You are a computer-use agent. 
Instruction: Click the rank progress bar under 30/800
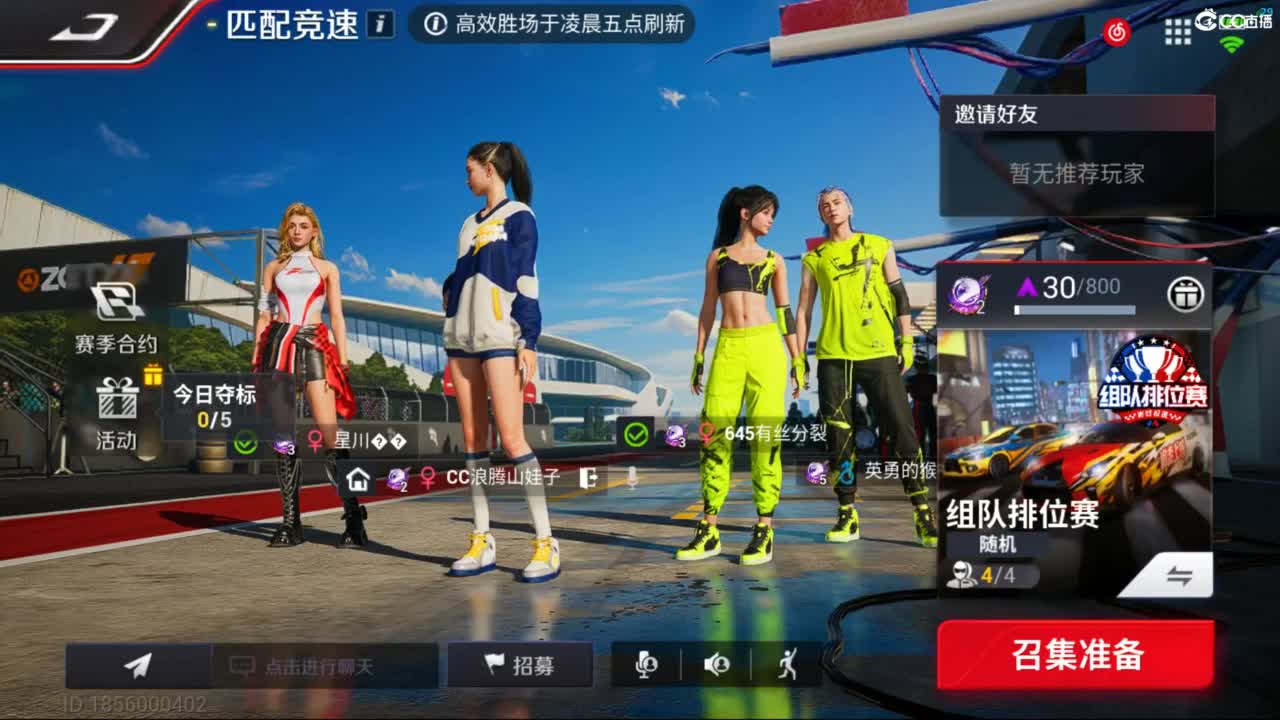[x=1077, y=311]
